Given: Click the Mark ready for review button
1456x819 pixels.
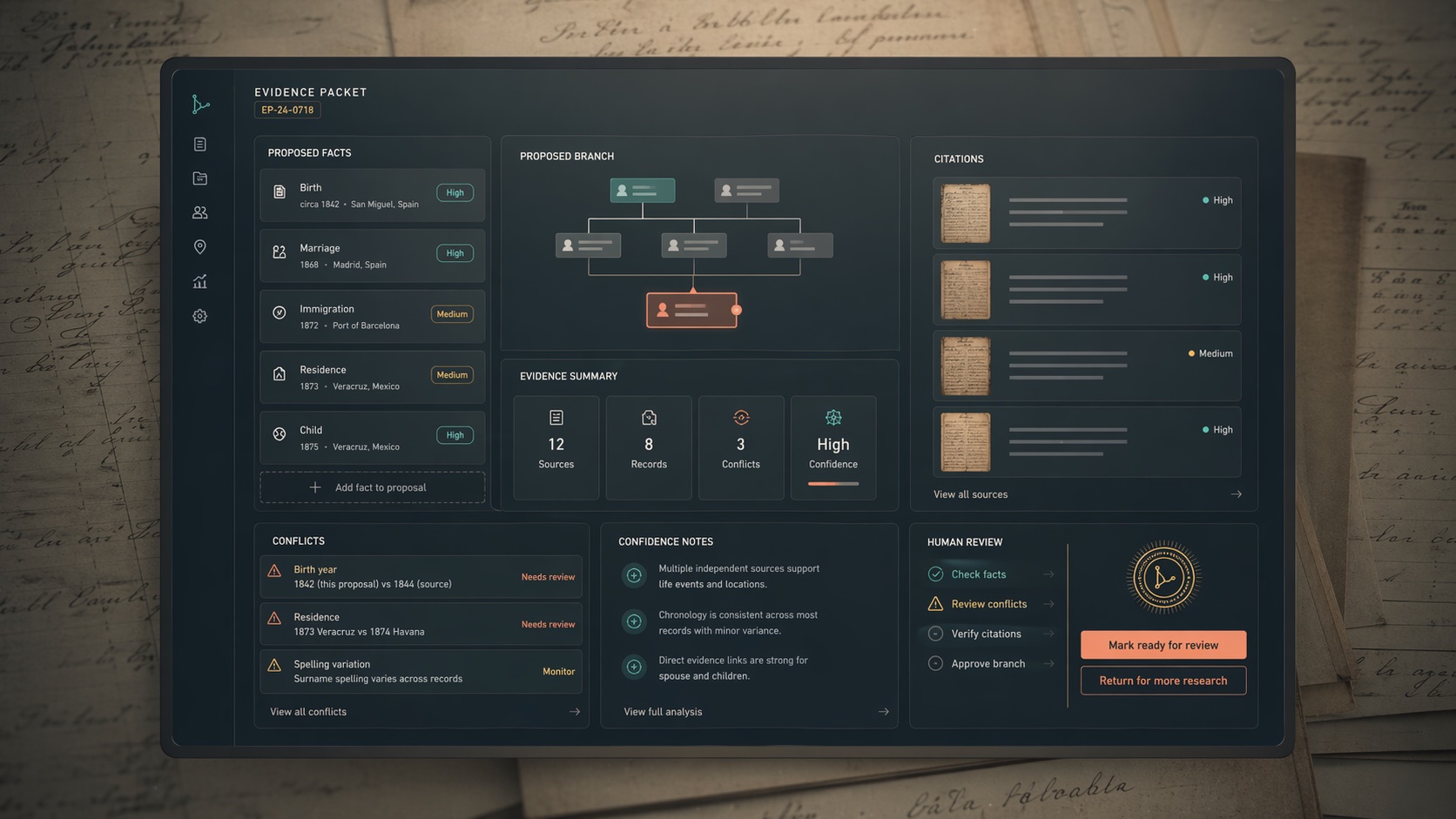Looking at the screenshot, I should pos(1163,644).
